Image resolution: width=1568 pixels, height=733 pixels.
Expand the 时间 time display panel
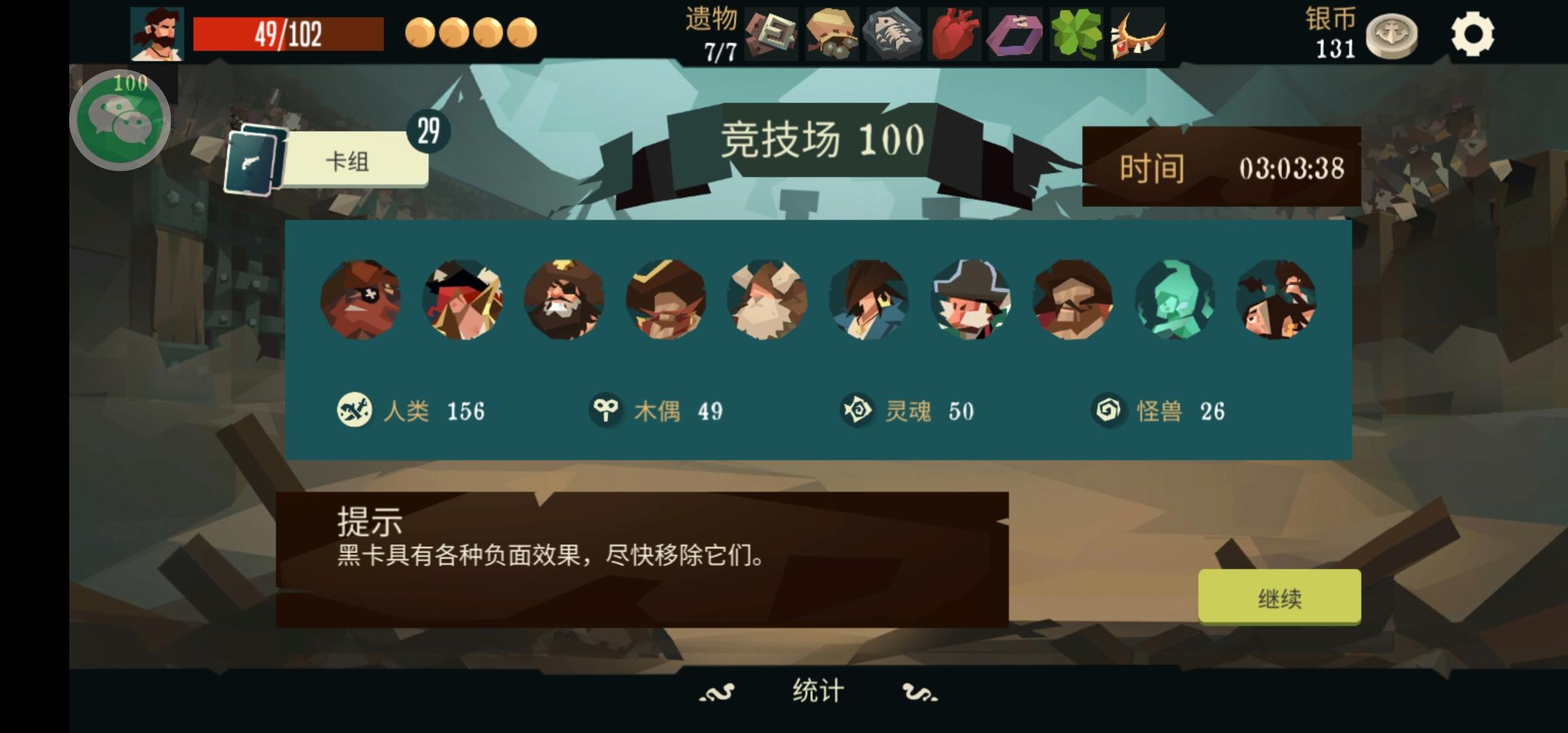coord(1222,171)
